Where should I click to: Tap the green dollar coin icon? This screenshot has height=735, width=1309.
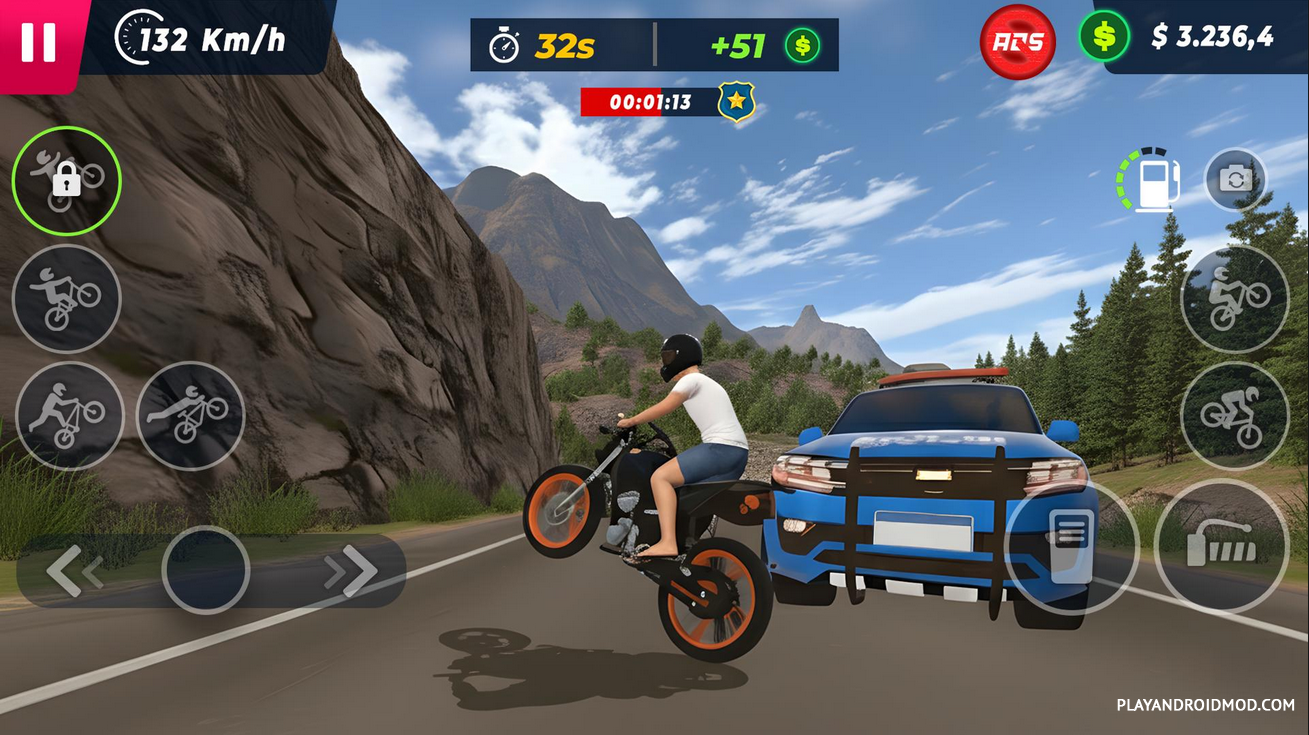pyautogui.click(x=1103, y=37)
